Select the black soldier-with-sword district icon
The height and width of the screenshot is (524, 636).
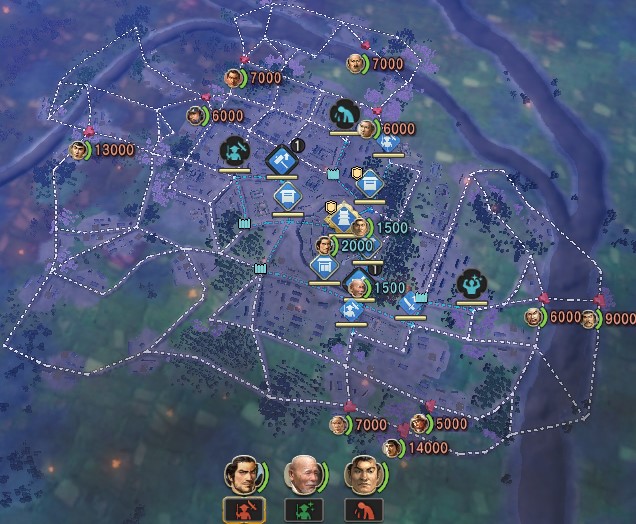click(x=234, y=152)
